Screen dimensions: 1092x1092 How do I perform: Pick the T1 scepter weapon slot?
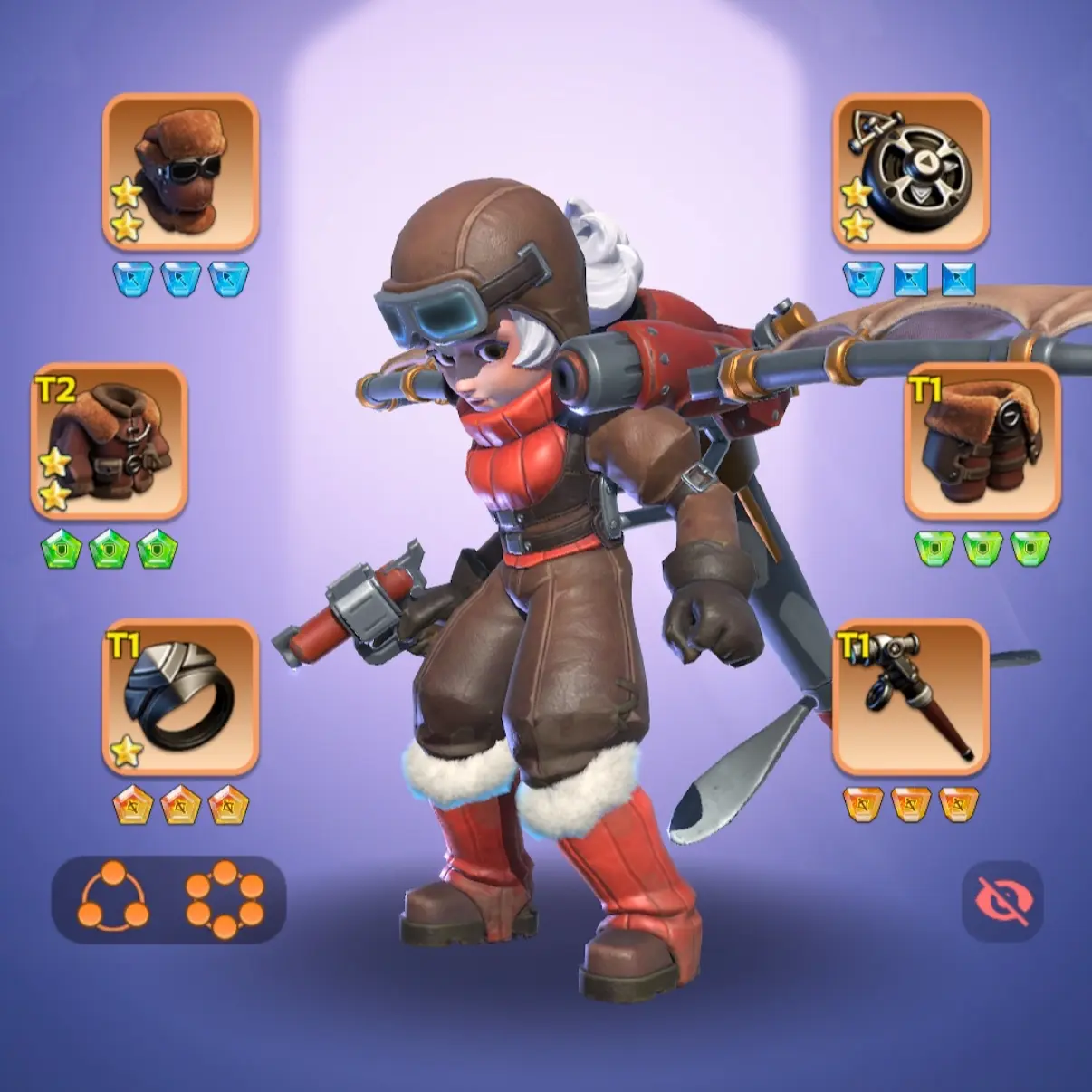coord(910,697)
